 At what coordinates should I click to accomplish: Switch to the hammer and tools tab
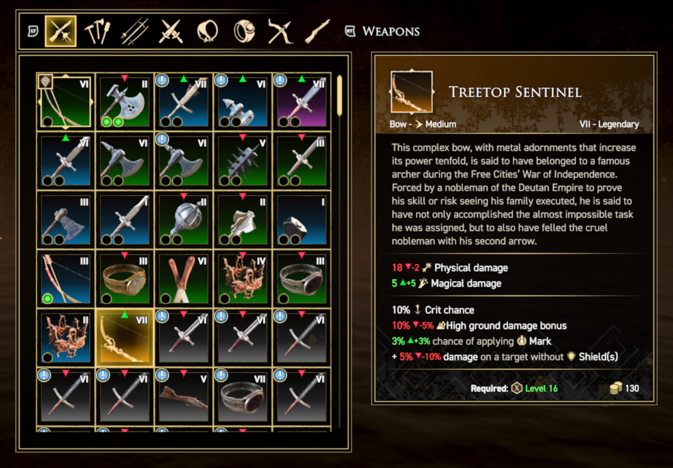pos(97,31)
